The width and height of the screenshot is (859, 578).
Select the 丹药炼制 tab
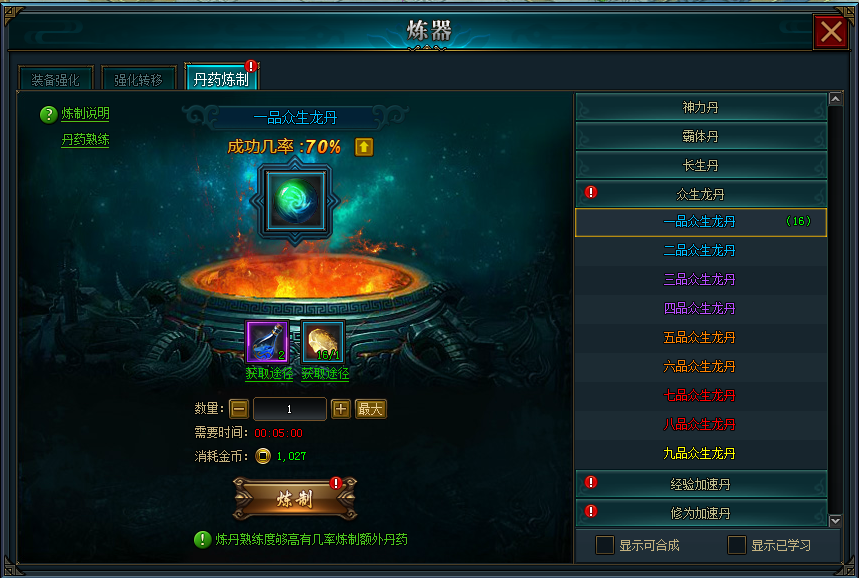pos(221,78)
